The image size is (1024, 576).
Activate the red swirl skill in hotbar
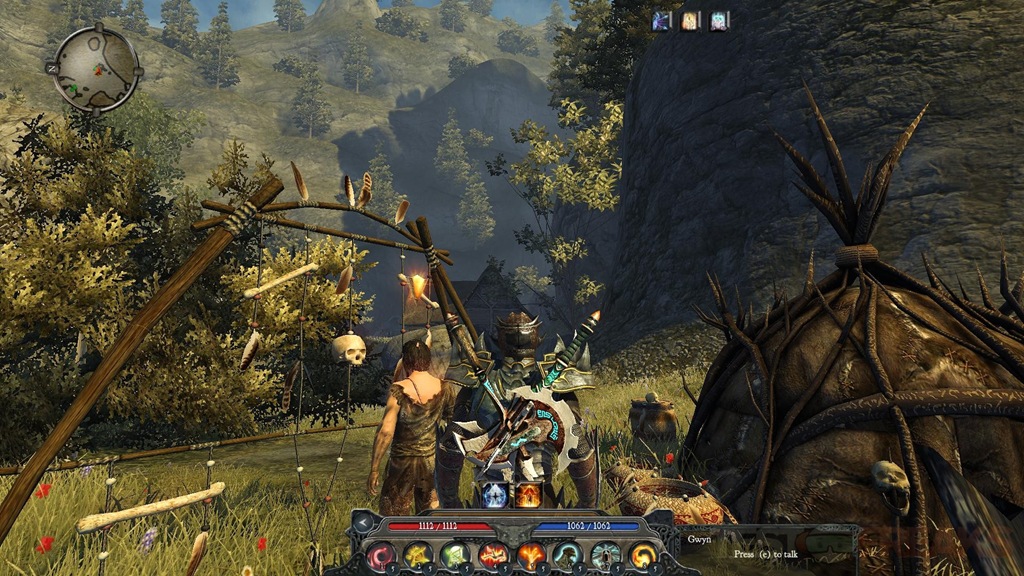pos(383,554)
